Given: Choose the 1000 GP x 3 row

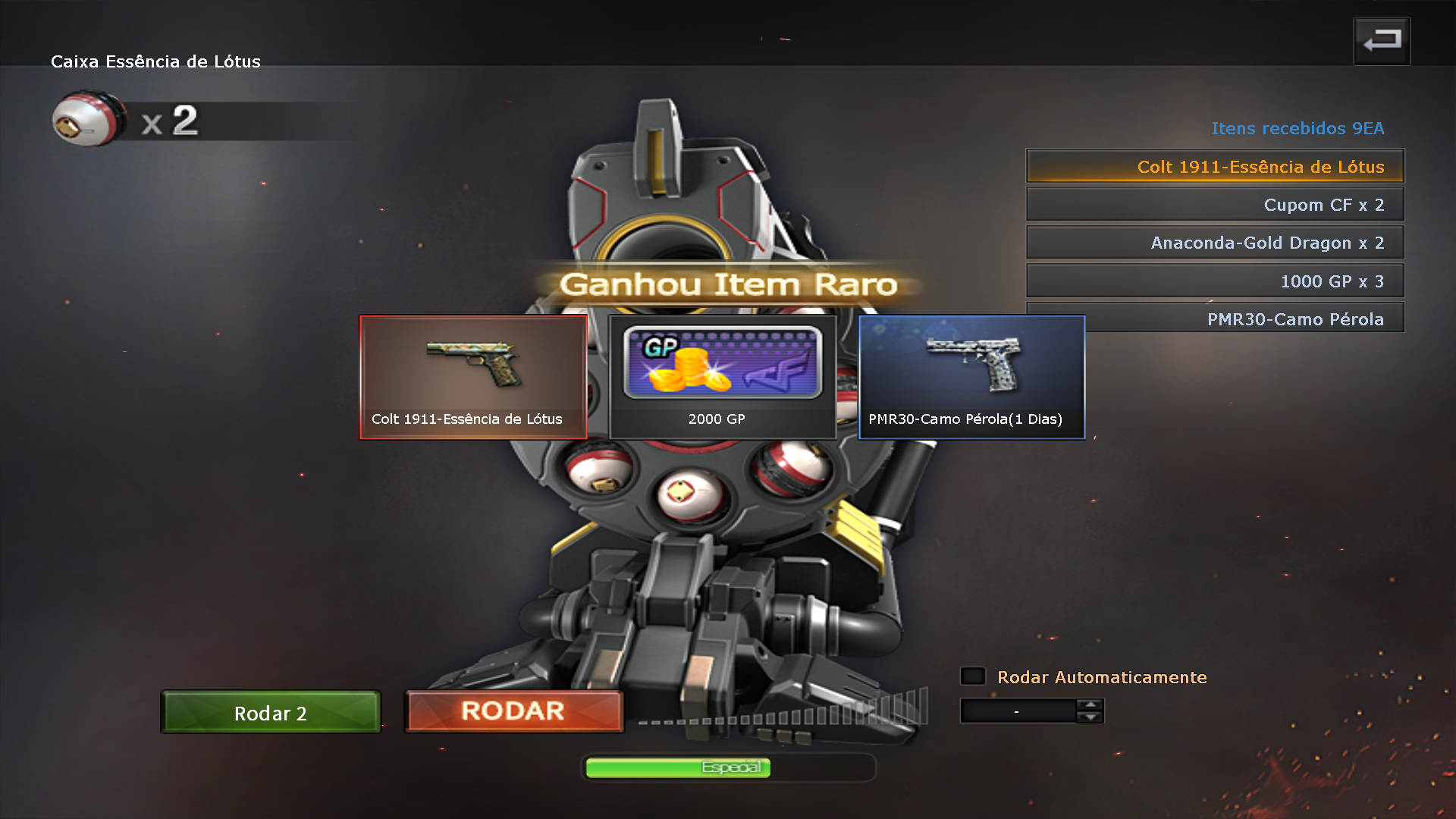Looking at the screenshot, I should coord(1215,281).
